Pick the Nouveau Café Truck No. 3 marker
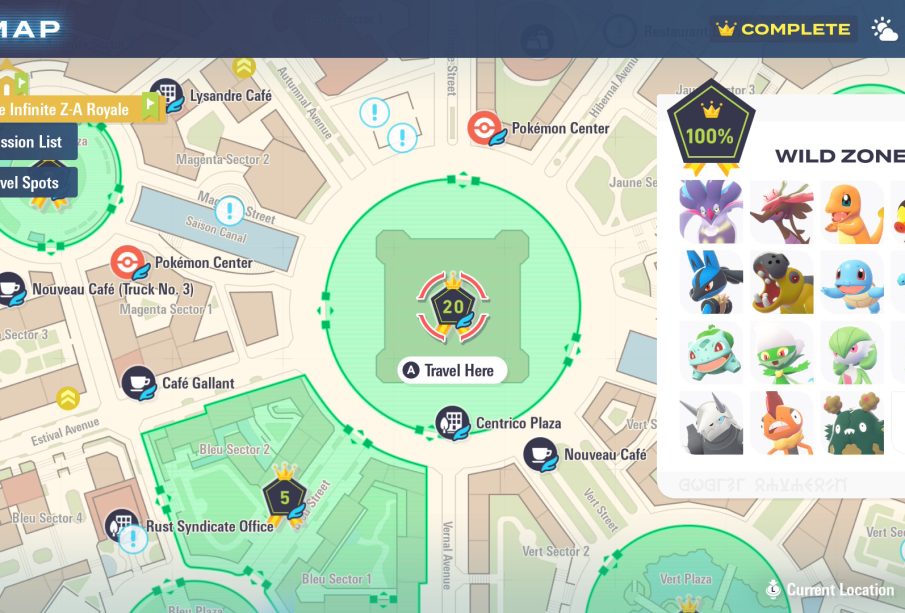 point(10,290)
